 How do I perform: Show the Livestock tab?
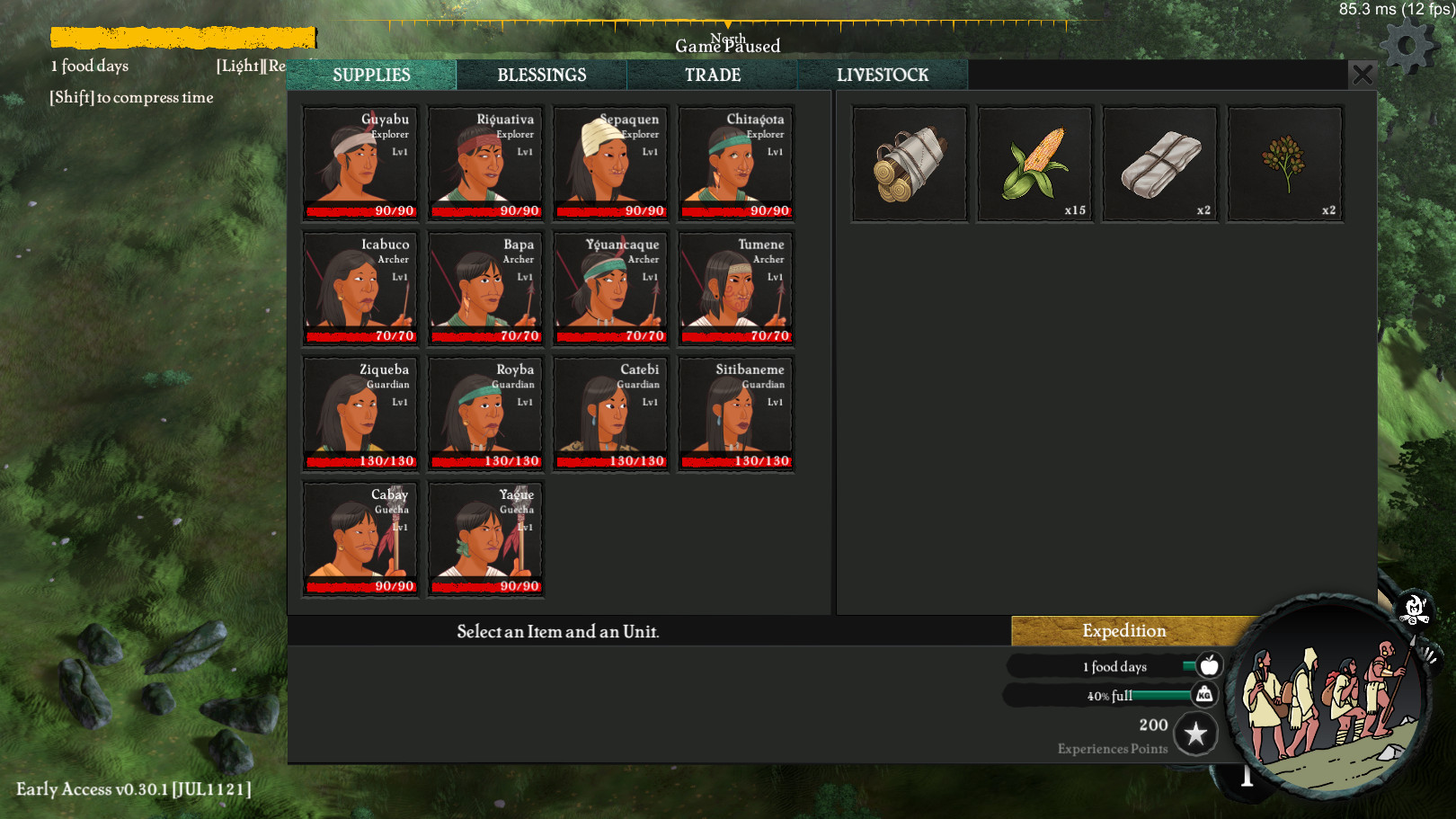coord(882,76)
